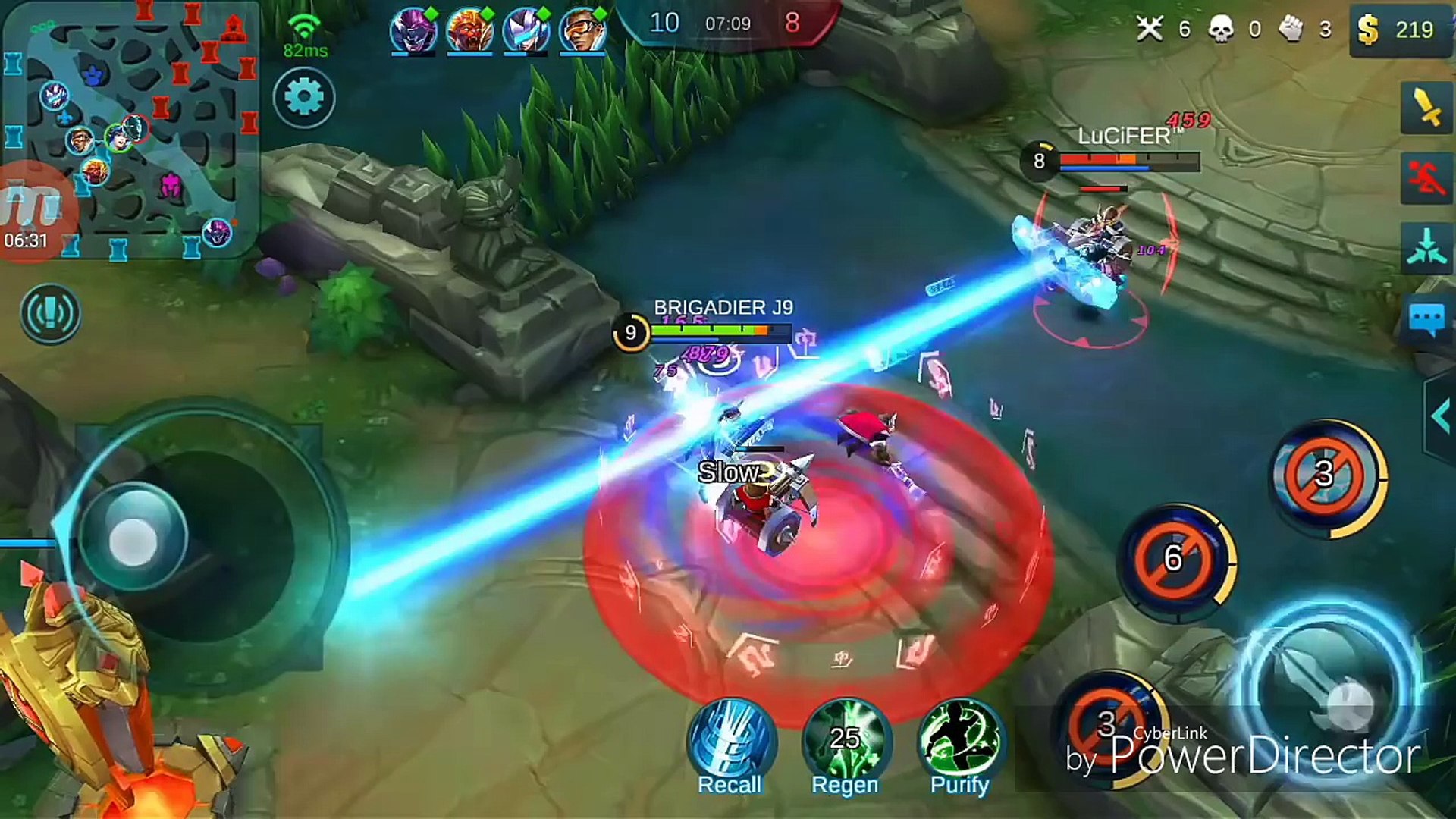The height and width of the screenshot is (819, 1456).
Task: Expand the side panel arrow
Action: 1440,416
